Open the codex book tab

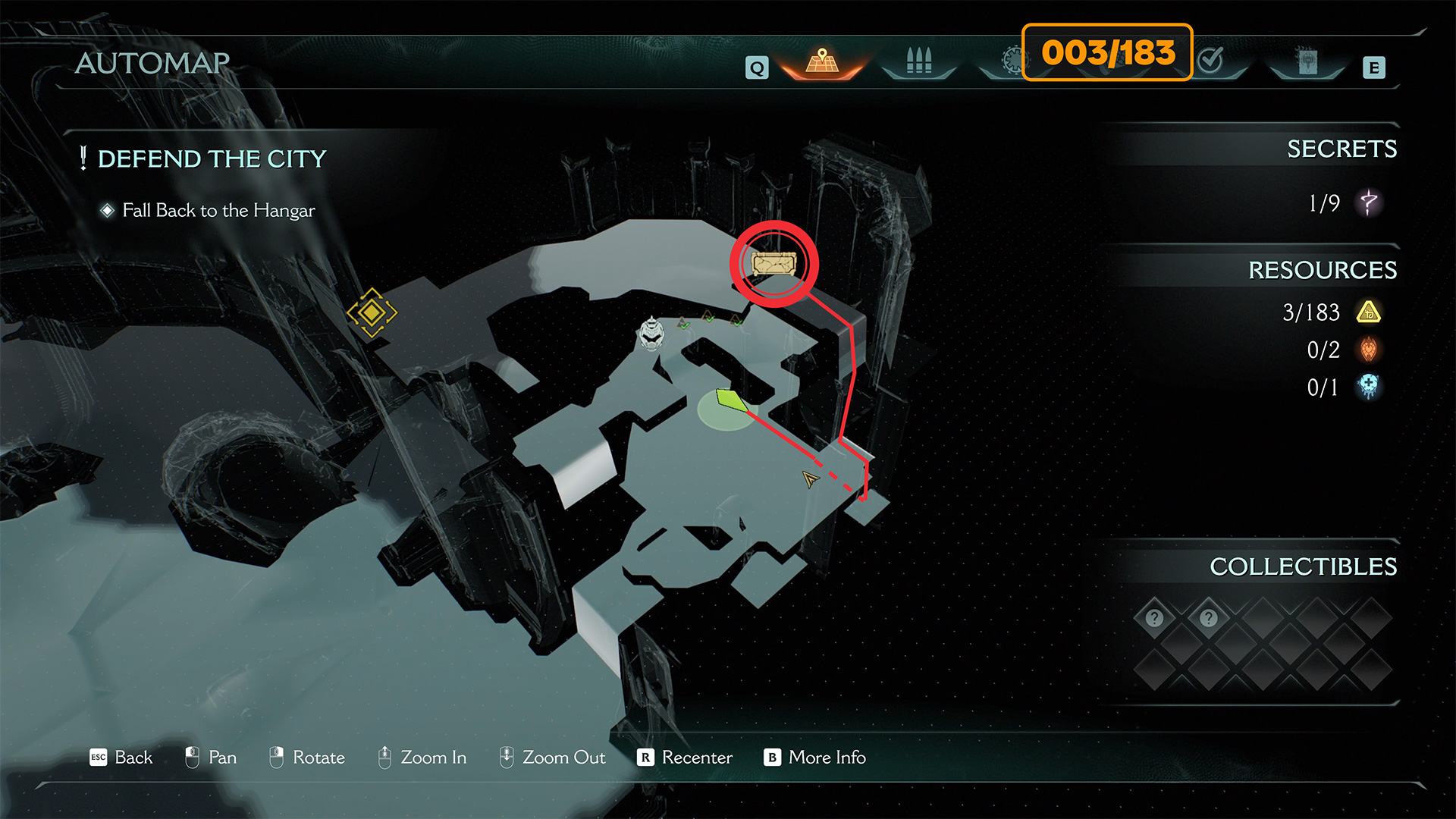click(x=1307, y=62)
